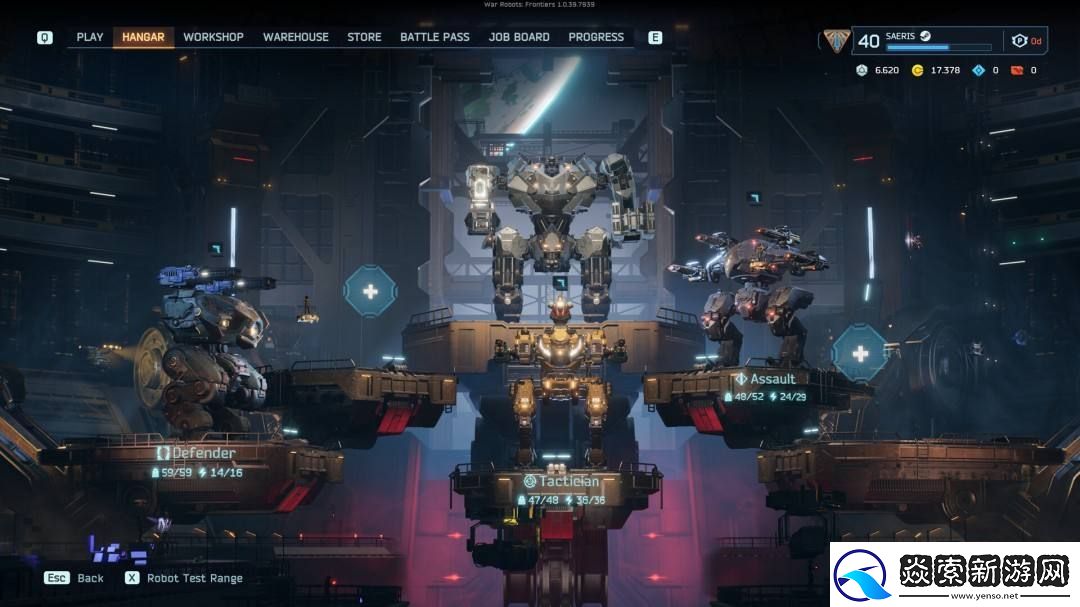Switch to the Workshop tab

coord(213,37)
